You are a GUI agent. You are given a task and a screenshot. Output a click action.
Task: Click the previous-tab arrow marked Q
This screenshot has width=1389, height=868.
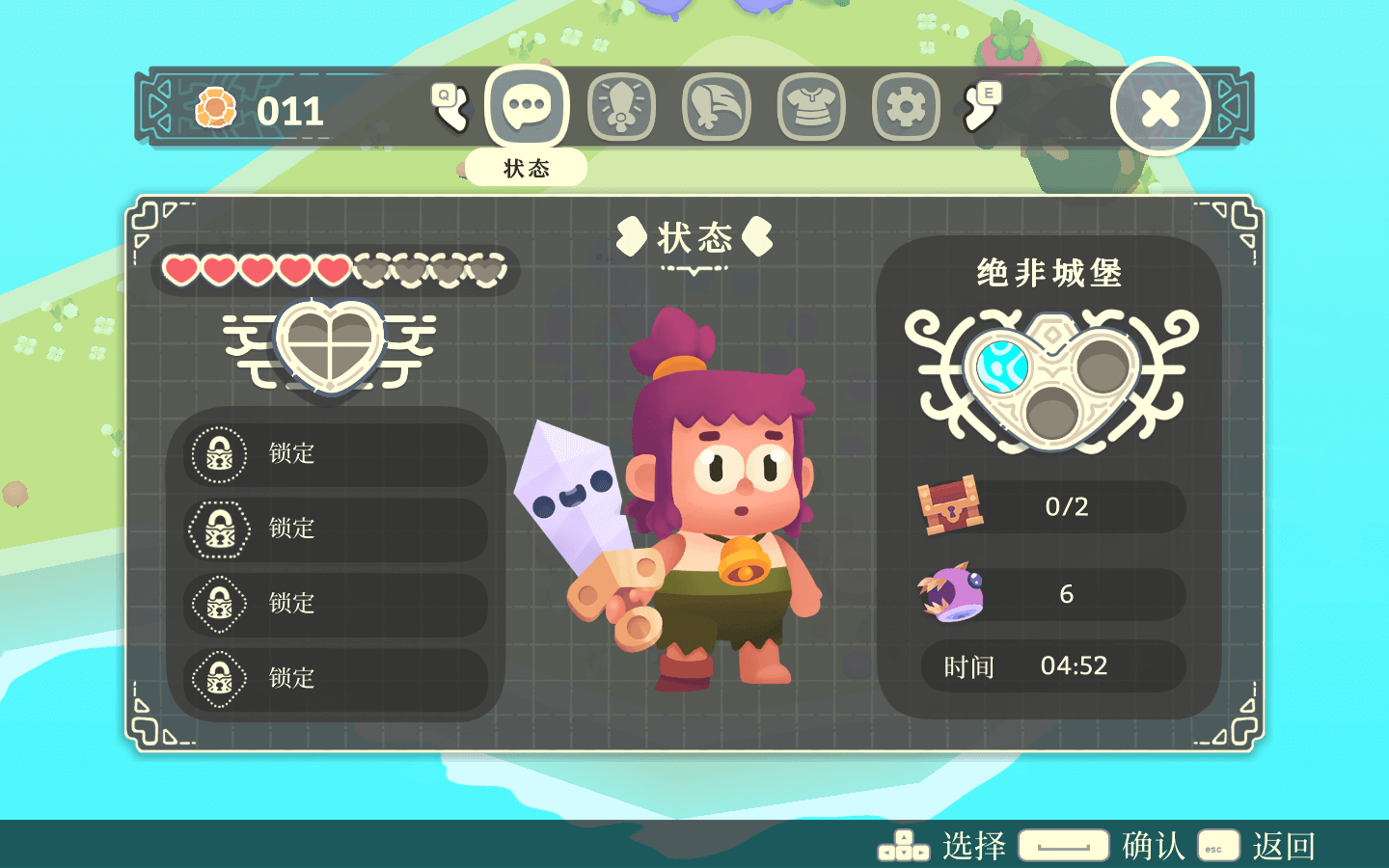[x=449, y=106]
